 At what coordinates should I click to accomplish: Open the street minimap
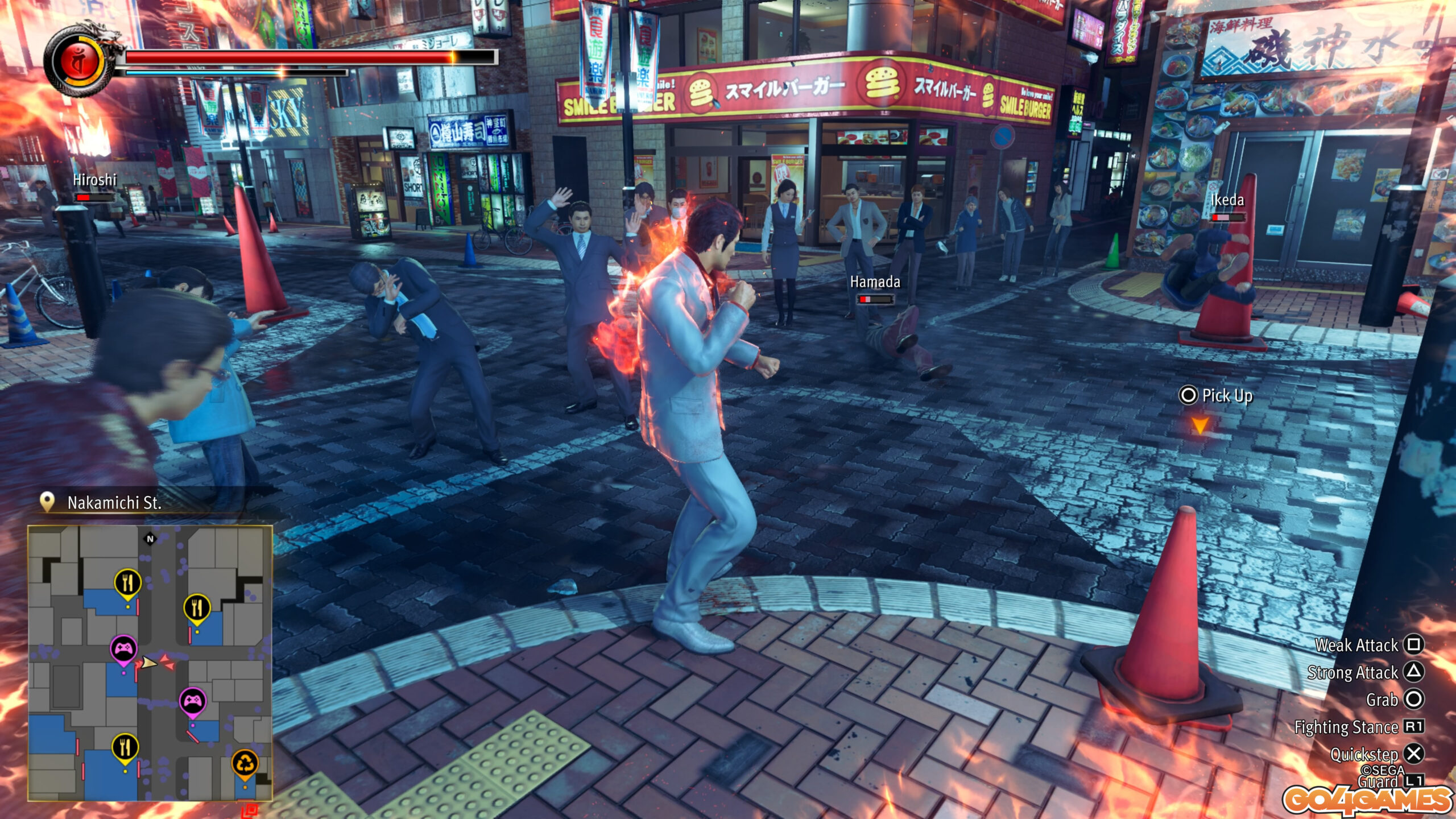coord(150,663)
